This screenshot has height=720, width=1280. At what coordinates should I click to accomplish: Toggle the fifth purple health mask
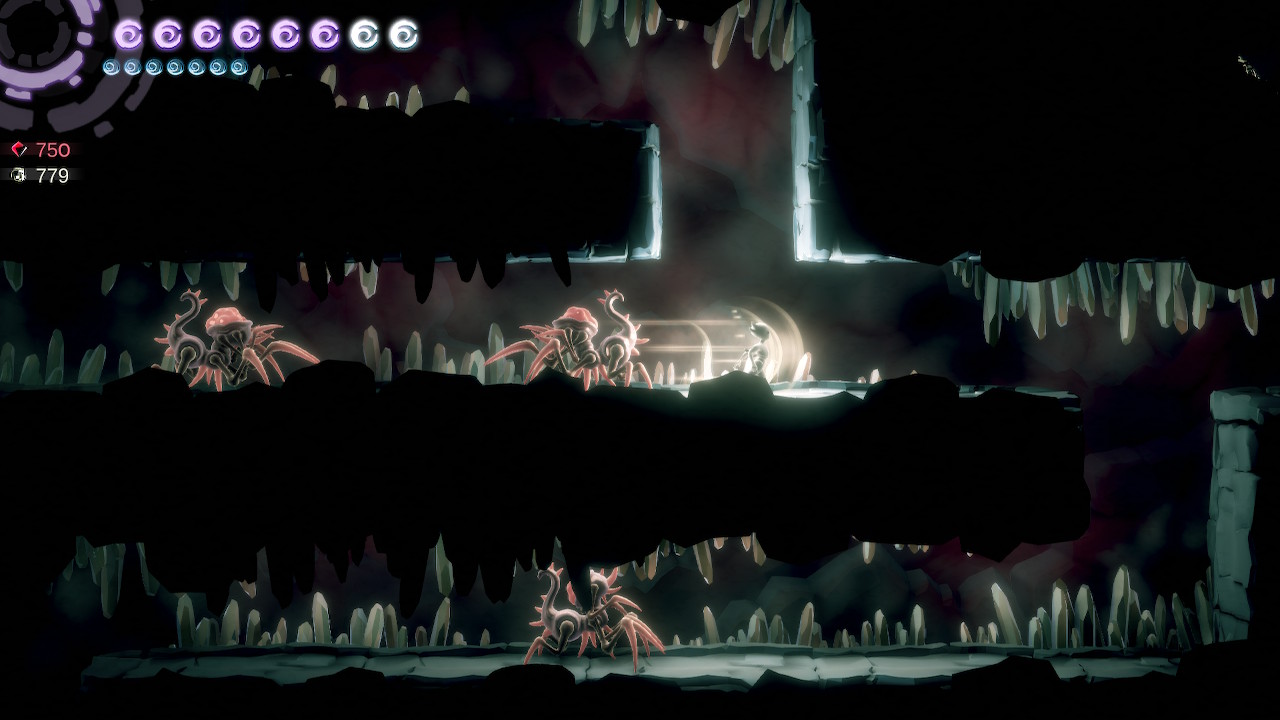coord(286,33)
